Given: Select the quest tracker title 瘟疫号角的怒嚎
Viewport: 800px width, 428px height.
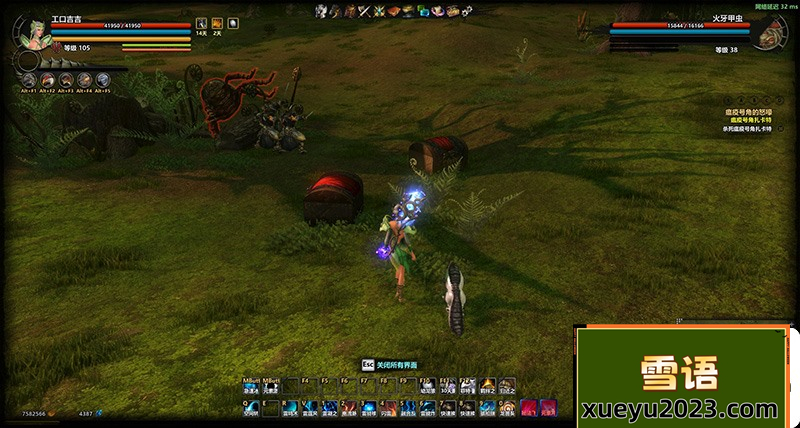Looking at the screenshot, I should click(x=750, y=113).
